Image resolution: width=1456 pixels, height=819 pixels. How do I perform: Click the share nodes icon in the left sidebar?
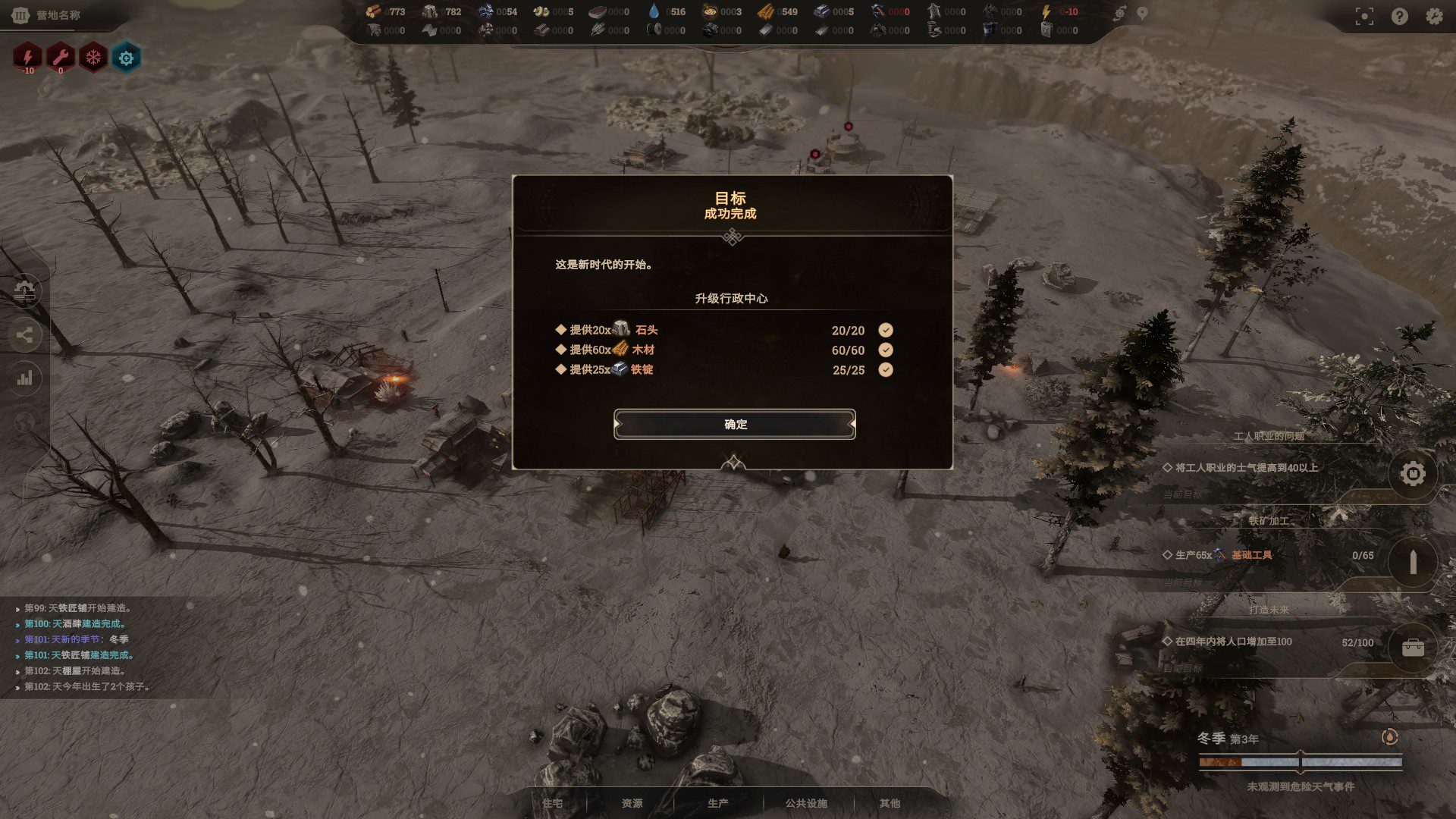point(24,334)
